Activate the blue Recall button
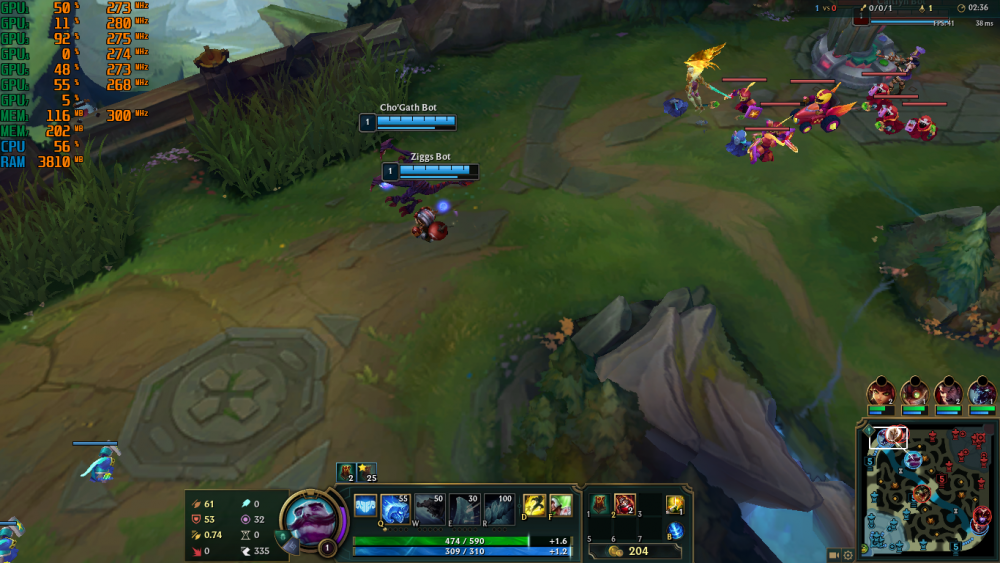The width and height of the screenshot is (1000, 563). [x=676, y=530]
